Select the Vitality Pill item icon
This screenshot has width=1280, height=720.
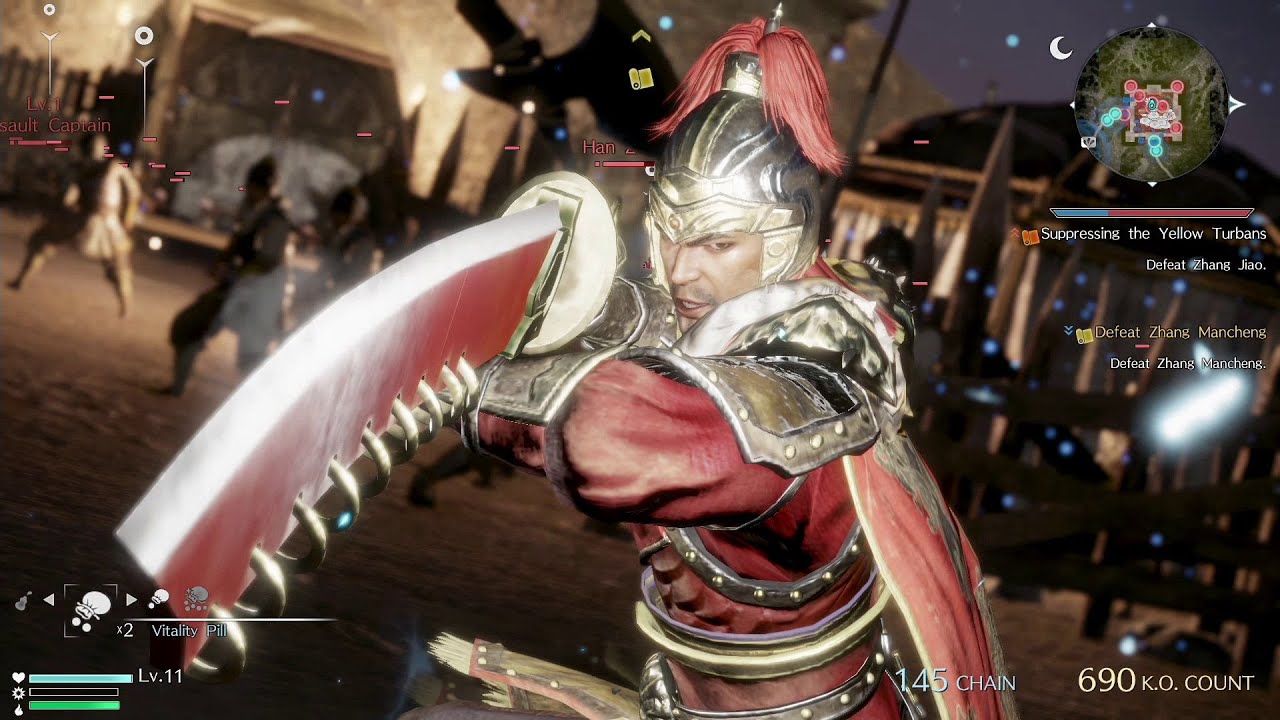pos(92,609)
